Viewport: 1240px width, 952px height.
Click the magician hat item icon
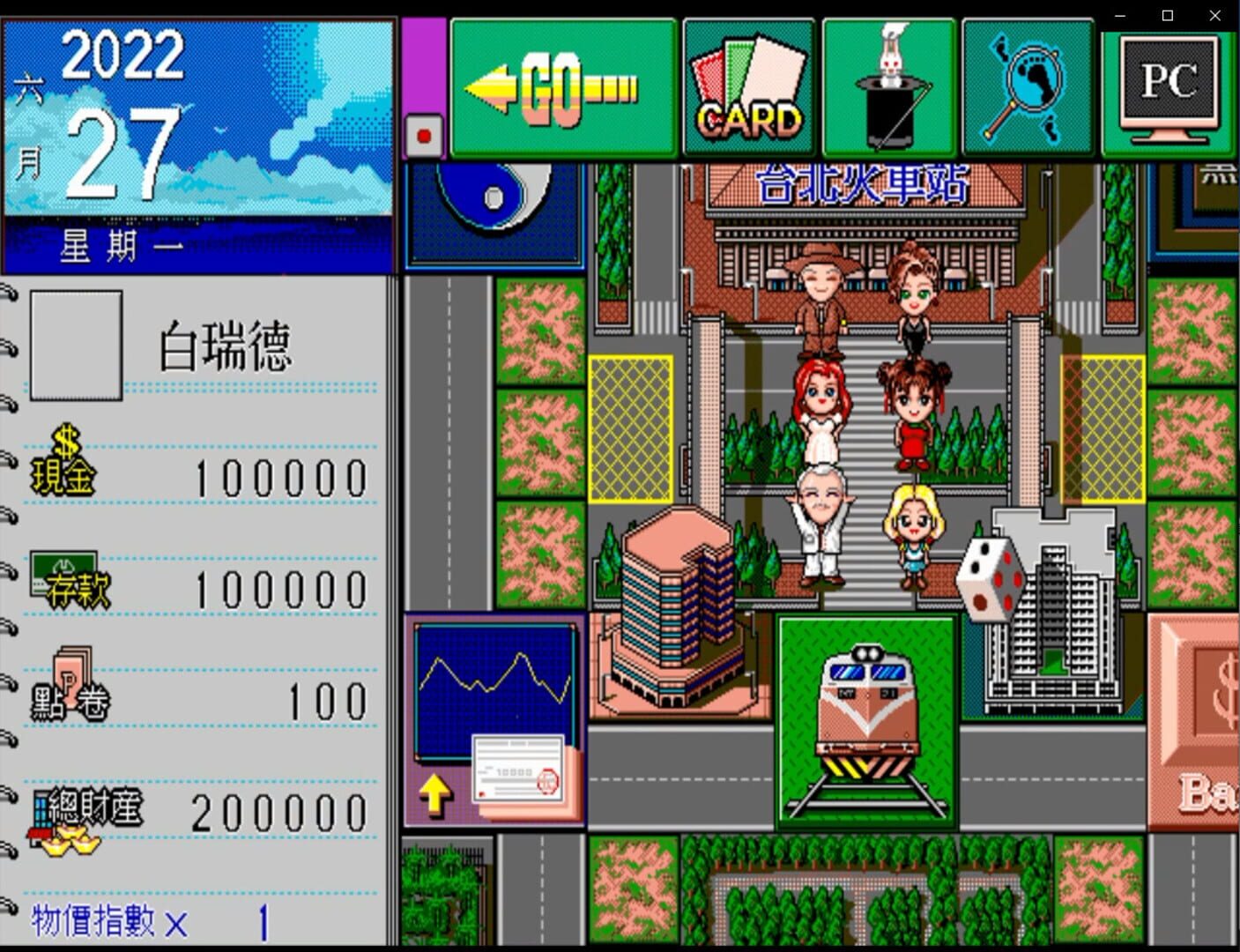888,84
